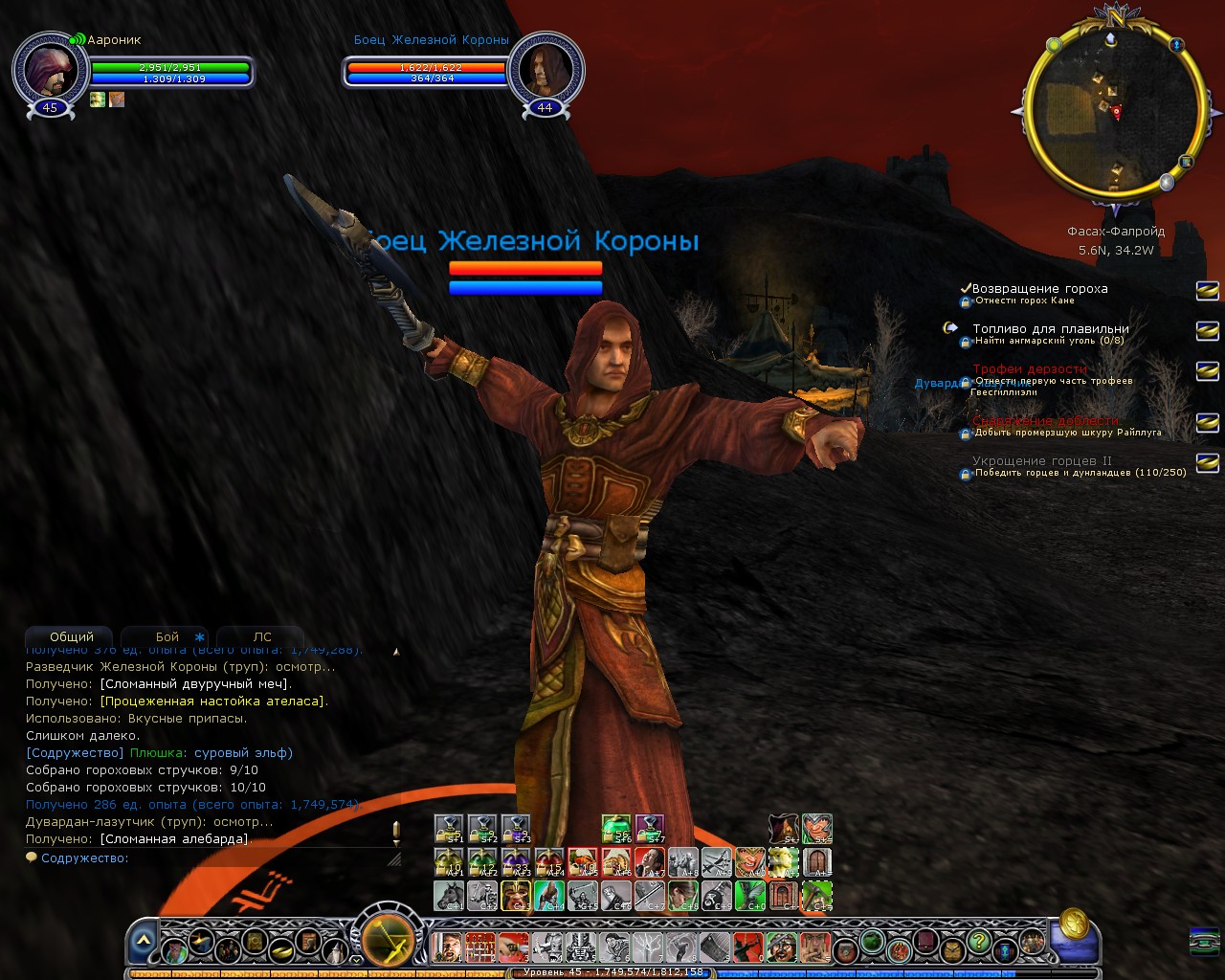
Task: Click the ring icon beside Возвращение гороха
Action: (1207, 289)
